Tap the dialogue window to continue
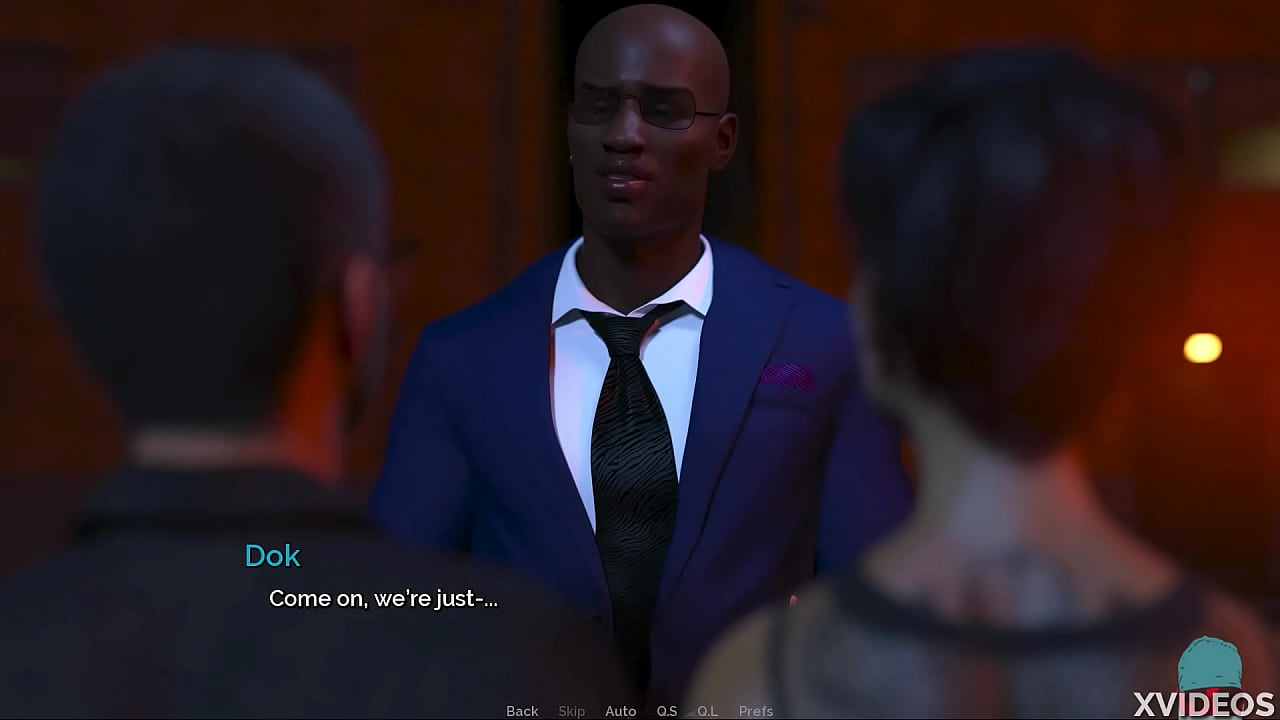The height and width of the screenshot is (720, 1280). tap(500, 600)
